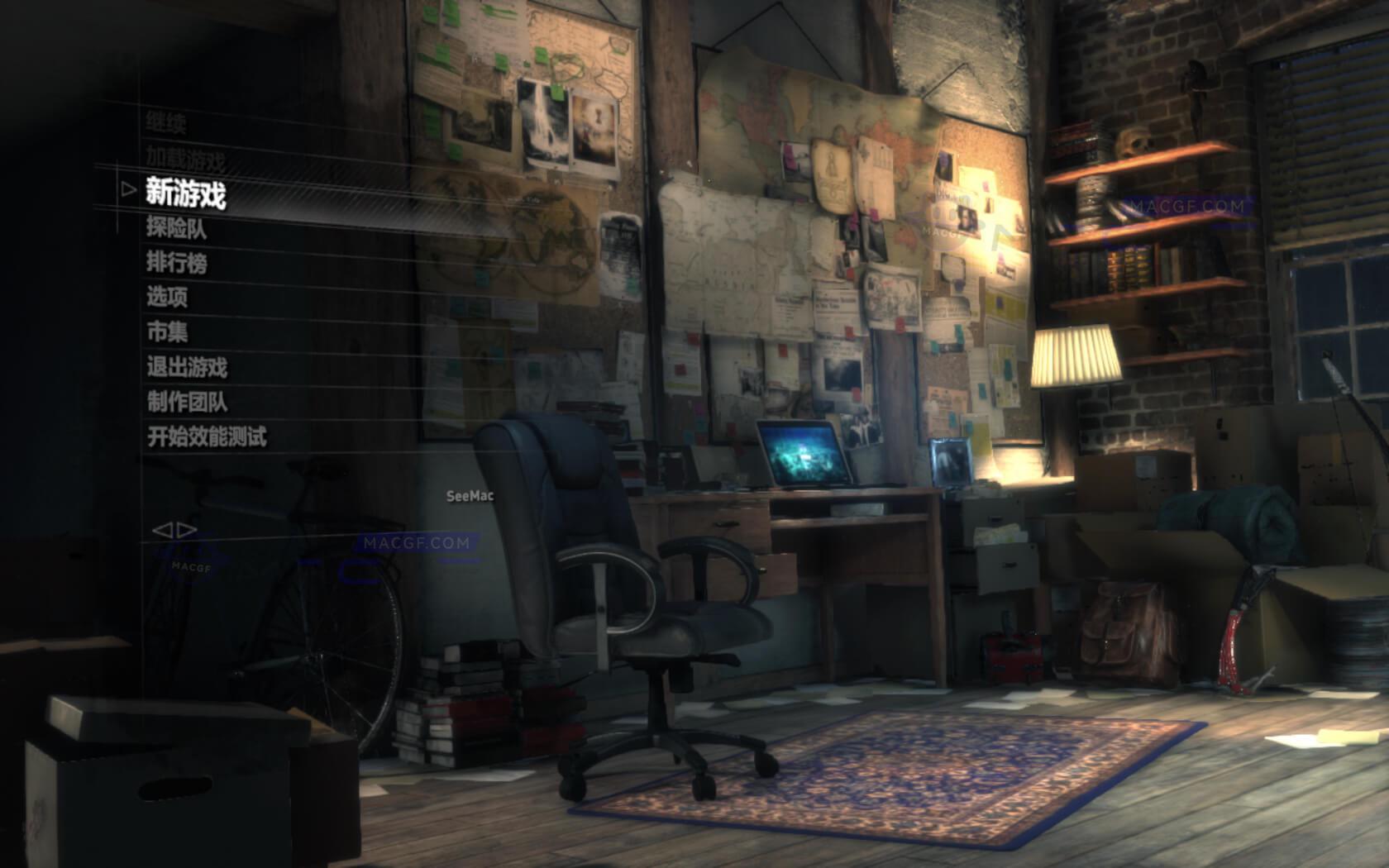Screen dimensions: 1389x868
Task: Click the selection cursor beside 新游戏
Action: click(x=128, y=192)
